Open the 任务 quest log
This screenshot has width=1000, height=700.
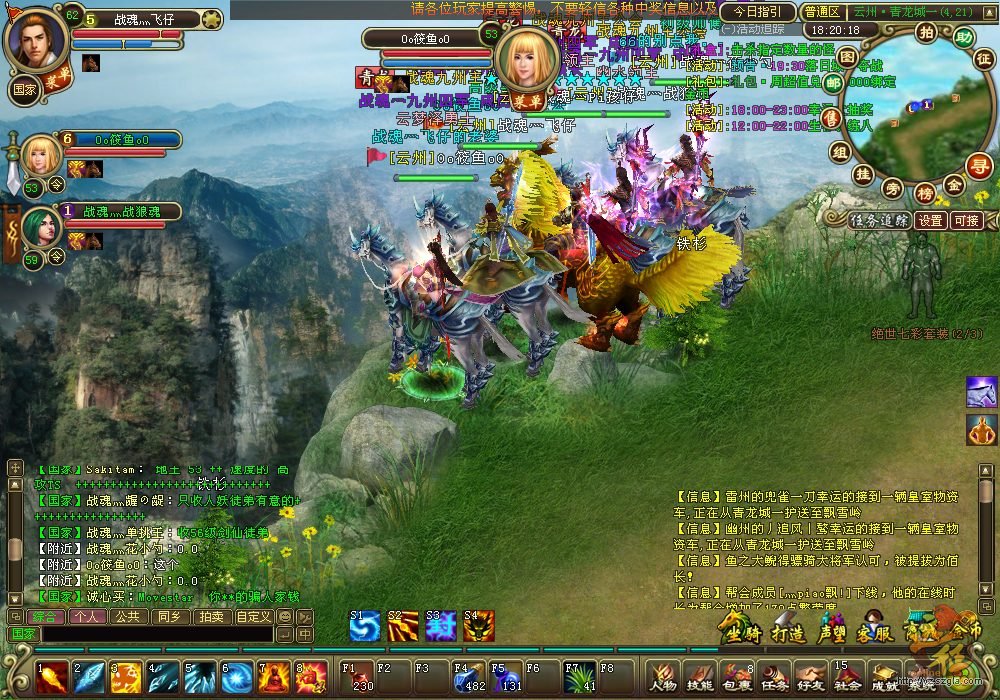click(772, 675)
